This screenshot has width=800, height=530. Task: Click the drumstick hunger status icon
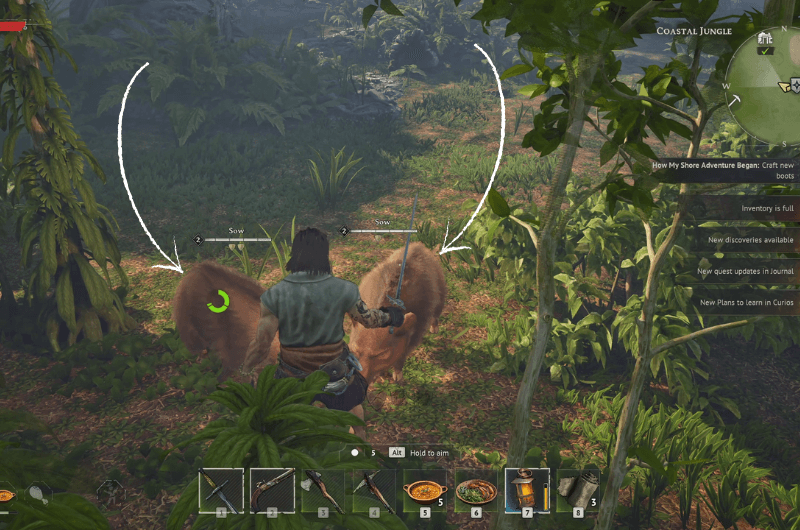click(39, 492)
